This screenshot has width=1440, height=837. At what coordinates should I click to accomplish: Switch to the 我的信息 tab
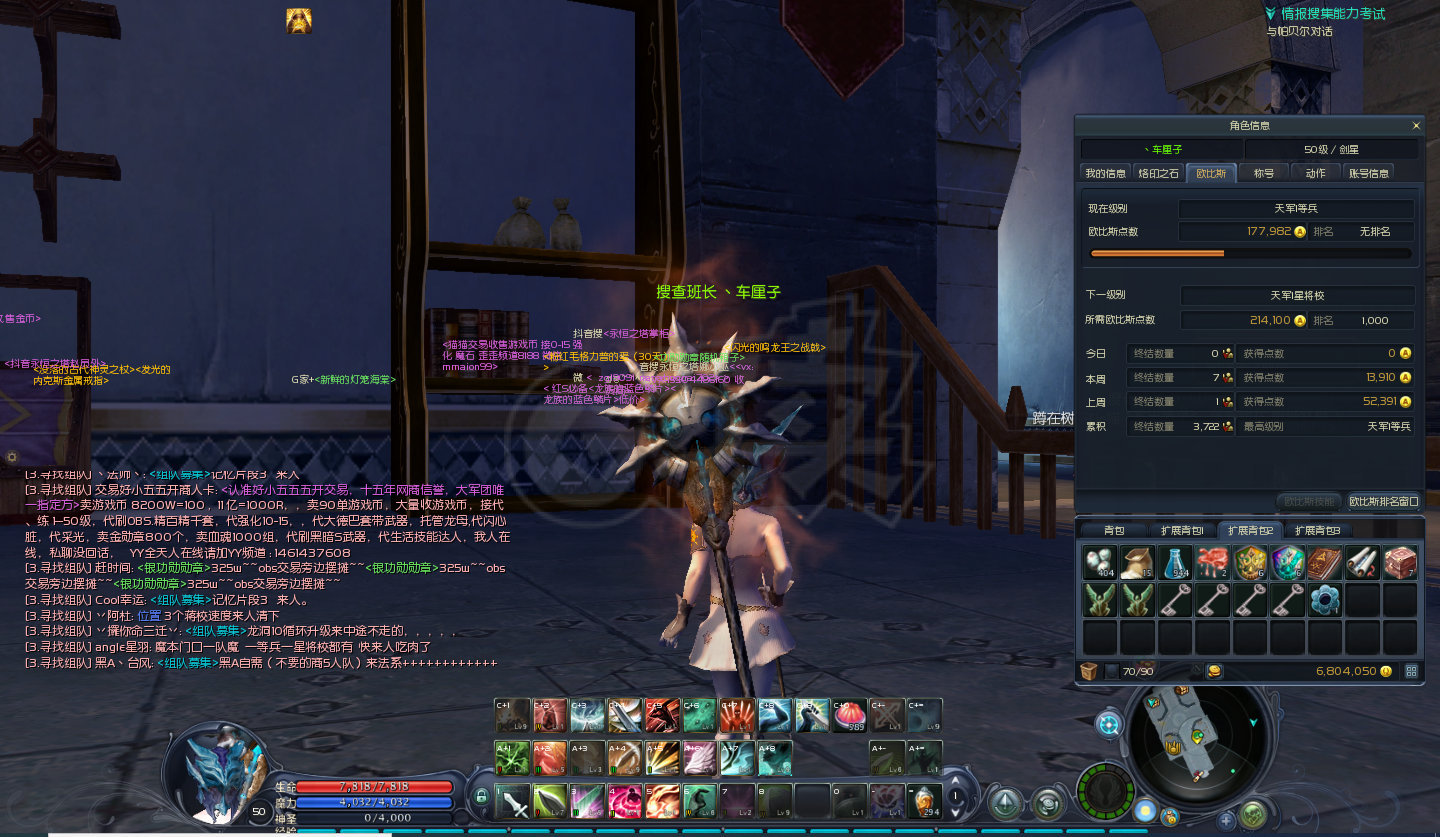pyautogui.click(x=1105, y=173)
